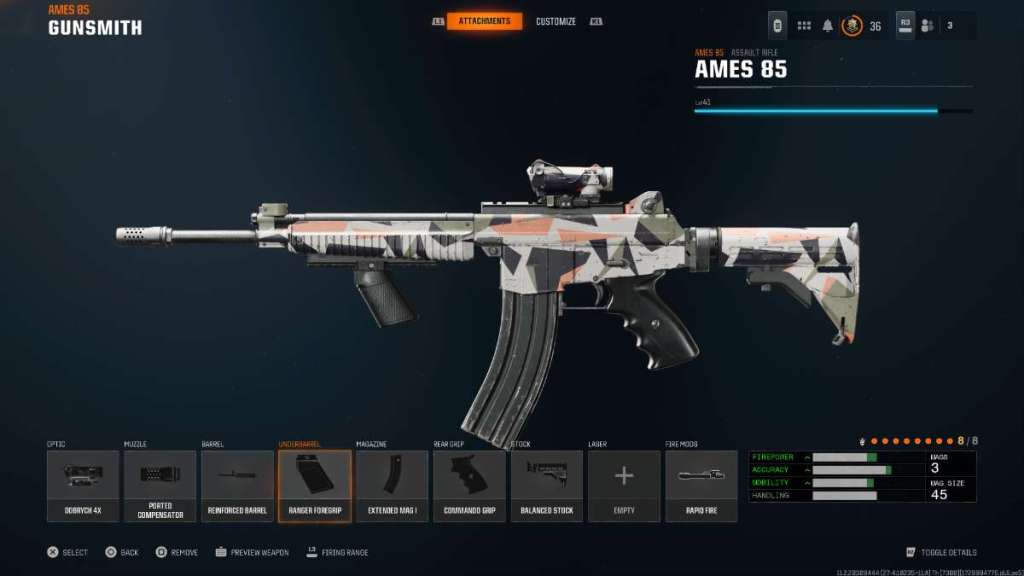The width and height of the screenshot is (1024, 576).
Task: Select the Ranger Foregrip underbarrel slot
Action: [x=314, y=485]
